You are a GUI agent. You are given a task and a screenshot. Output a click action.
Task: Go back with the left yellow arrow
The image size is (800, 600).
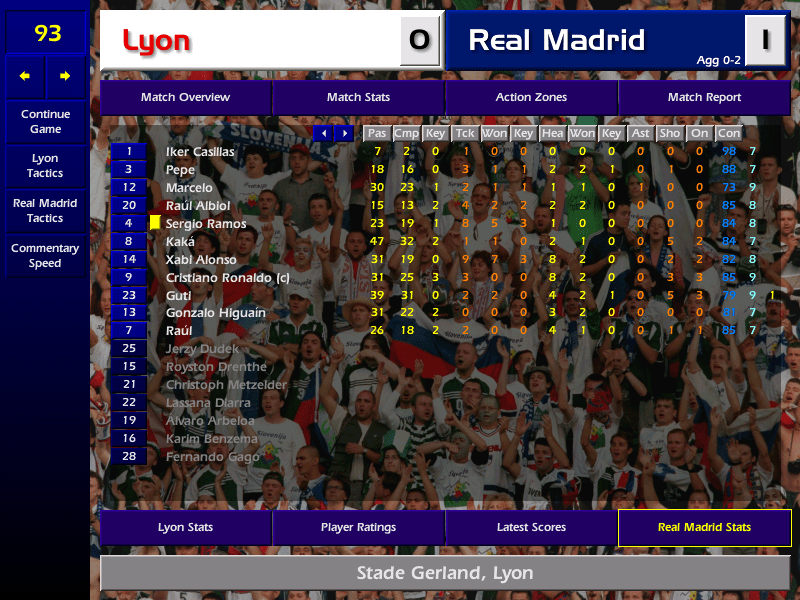tap(25, 76)
